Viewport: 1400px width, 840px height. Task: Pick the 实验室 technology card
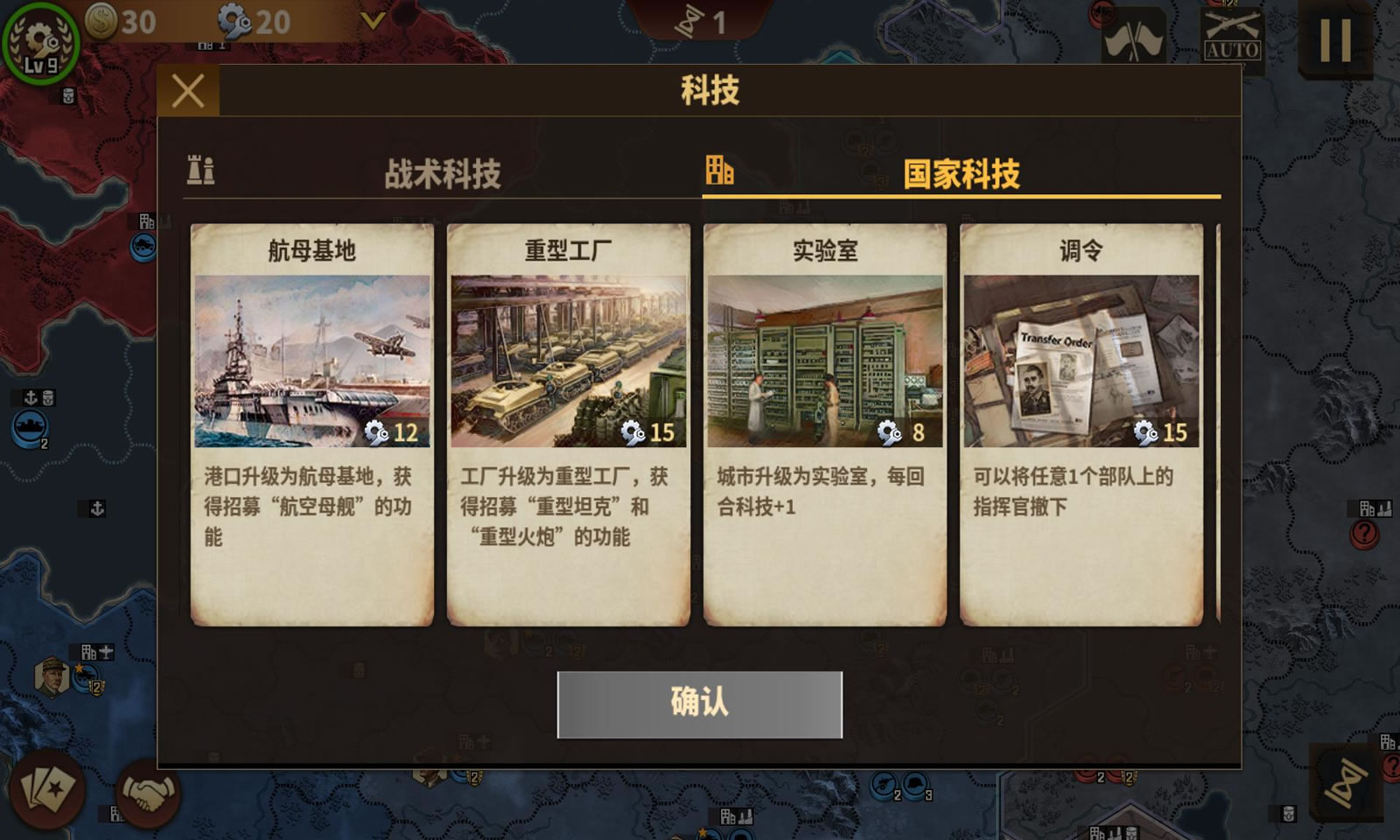coord(825,424)
